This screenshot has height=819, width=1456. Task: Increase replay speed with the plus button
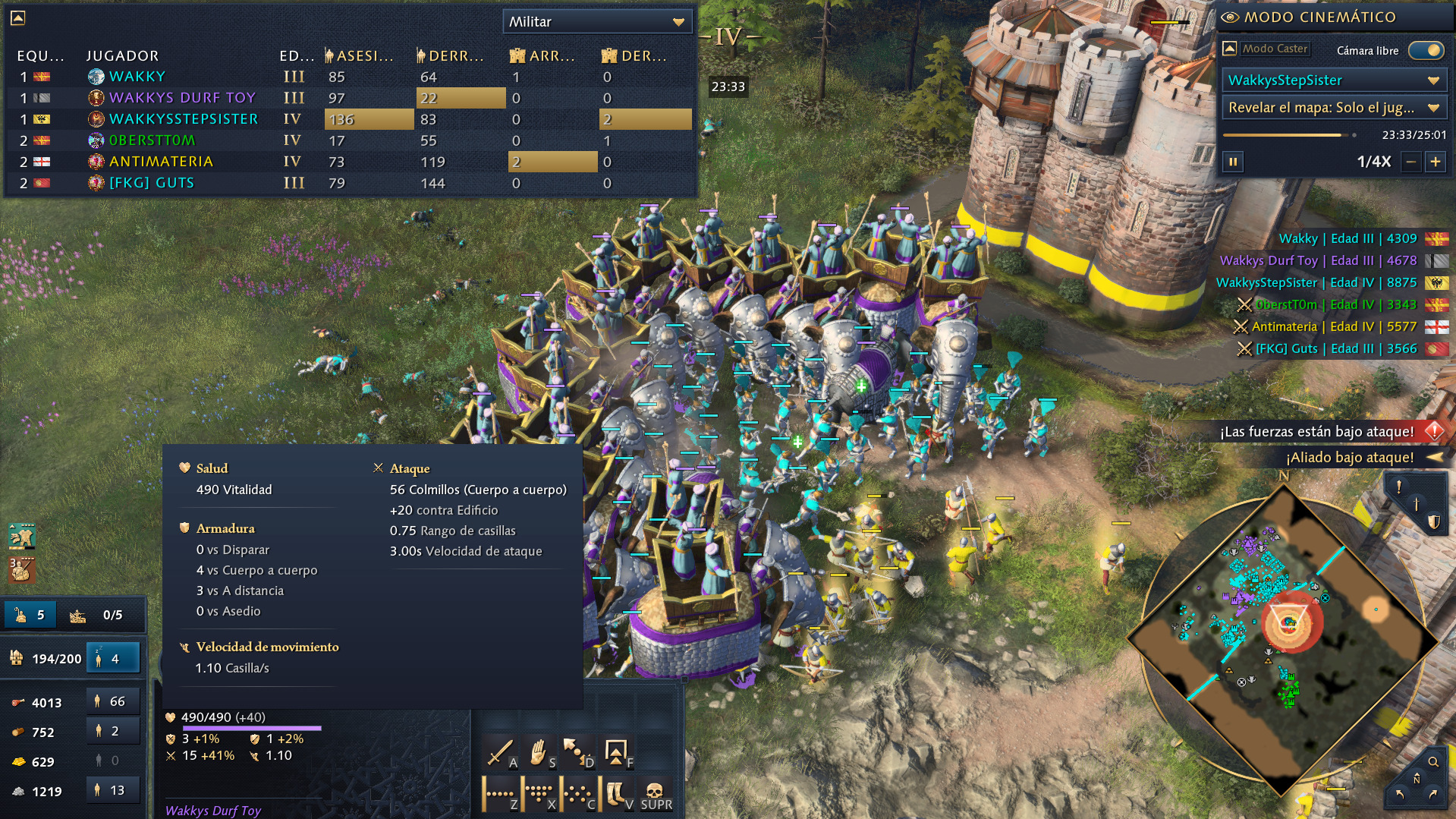click(x=1436, y=162)
